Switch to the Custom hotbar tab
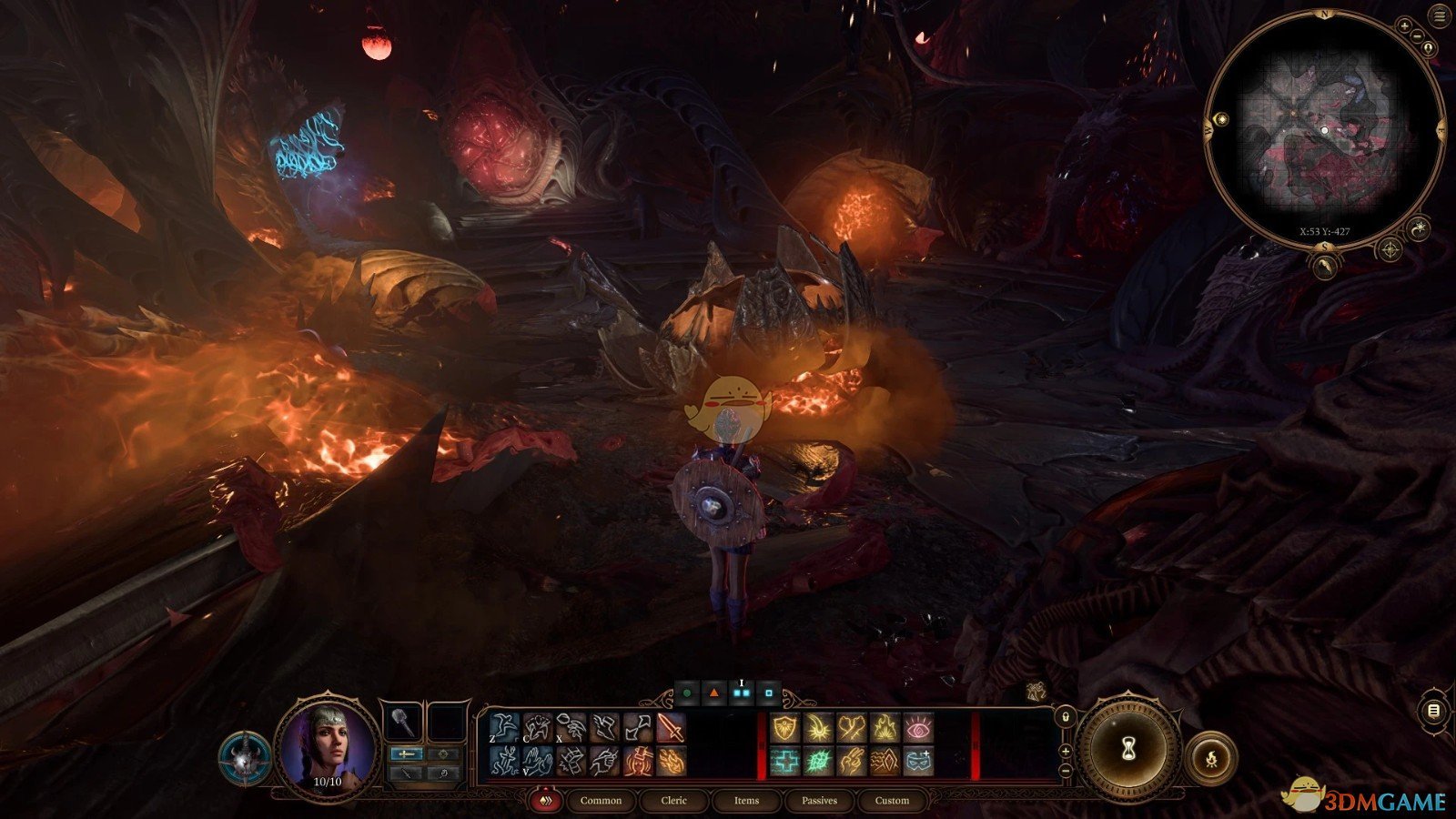Viewport: 1456px width, 819px height. tap(892, 801)
